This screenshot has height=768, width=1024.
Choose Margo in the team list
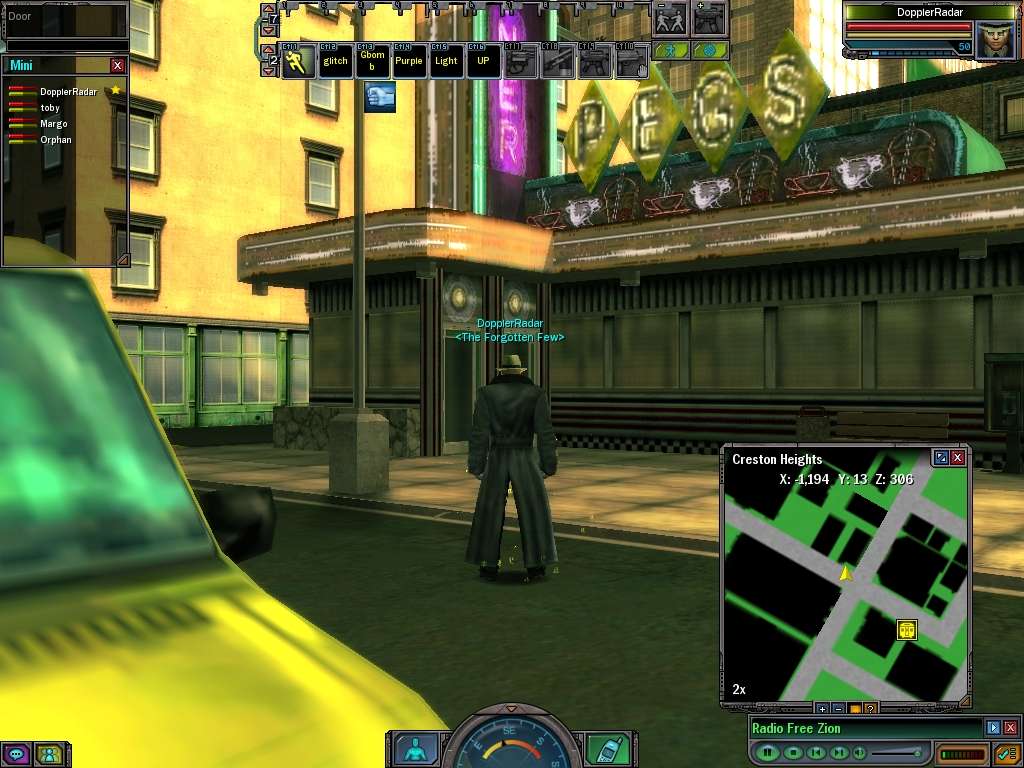[x=54, y=124]
